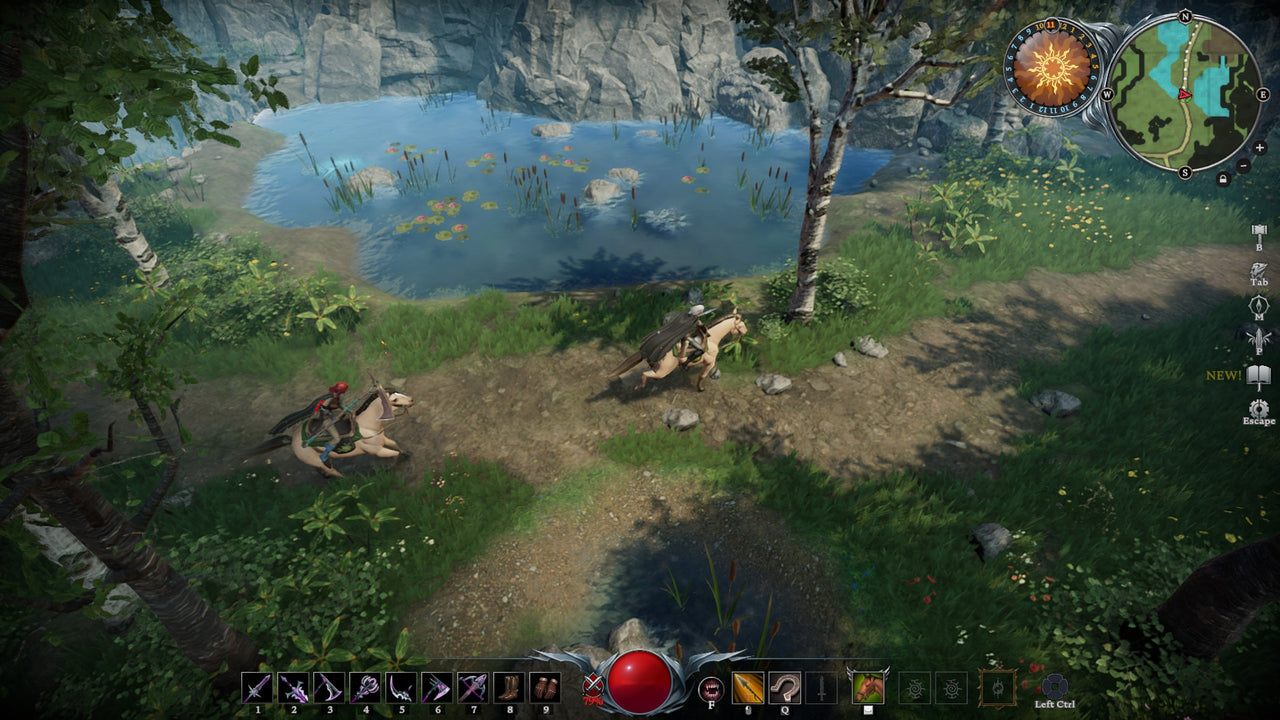Zoom in the minimap with the plus button
This screenshot has height=720, width=1280.
tap(1259, 148)
